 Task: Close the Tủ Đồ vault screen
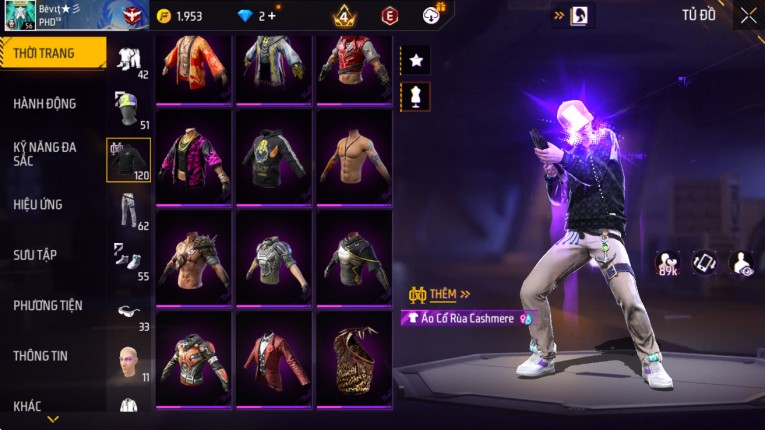pyautogui.click(x=748, y=15)
